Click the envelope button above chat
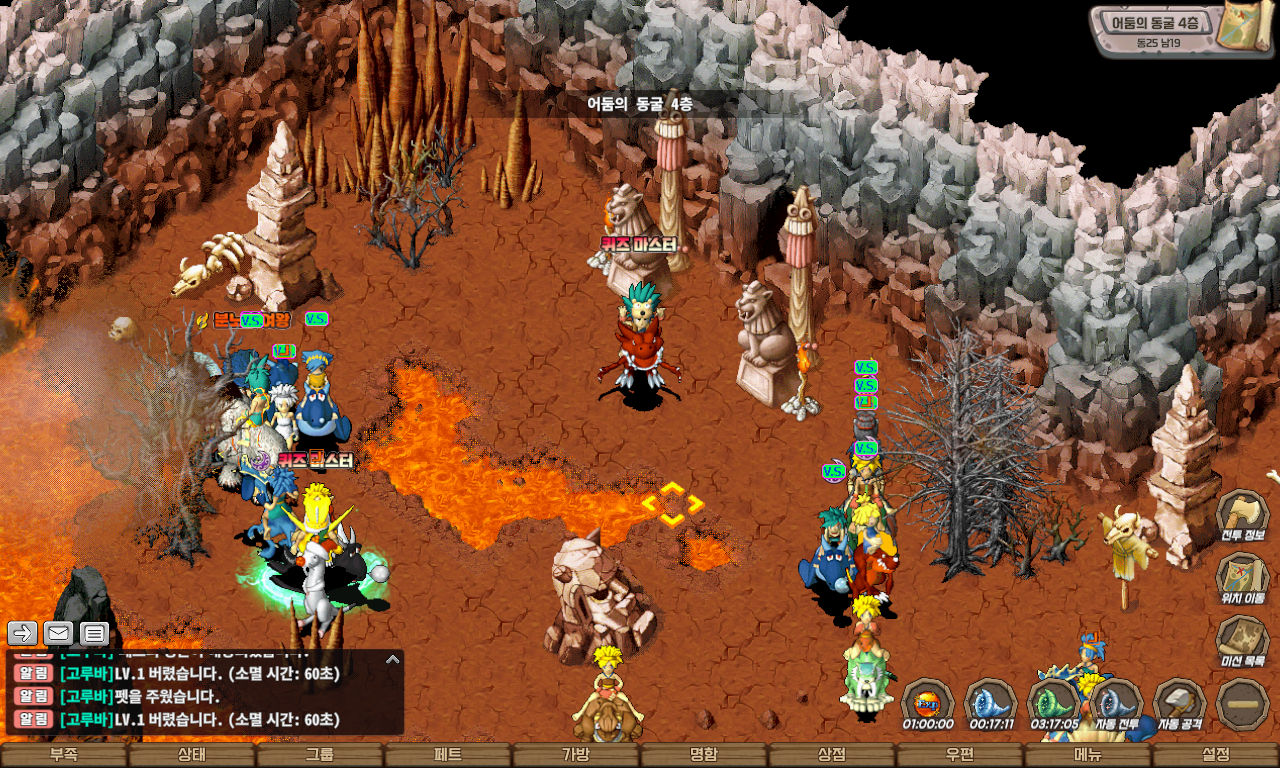The height and width of the screenshot is (768, 1280). pyautogui.click(x=58, y=633)
